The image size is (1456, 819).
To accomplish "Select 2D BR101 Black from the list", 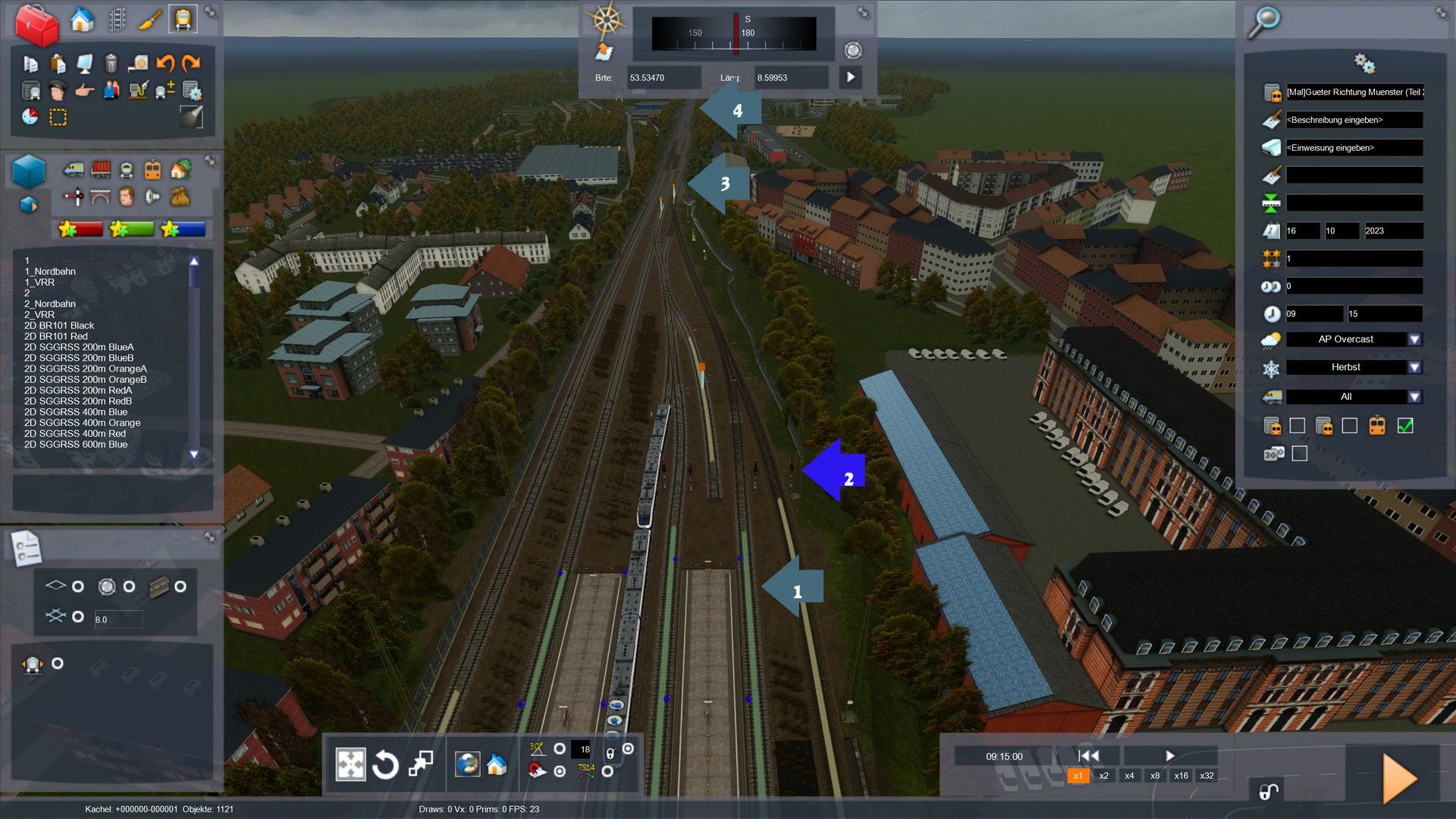I will [59, 325].
